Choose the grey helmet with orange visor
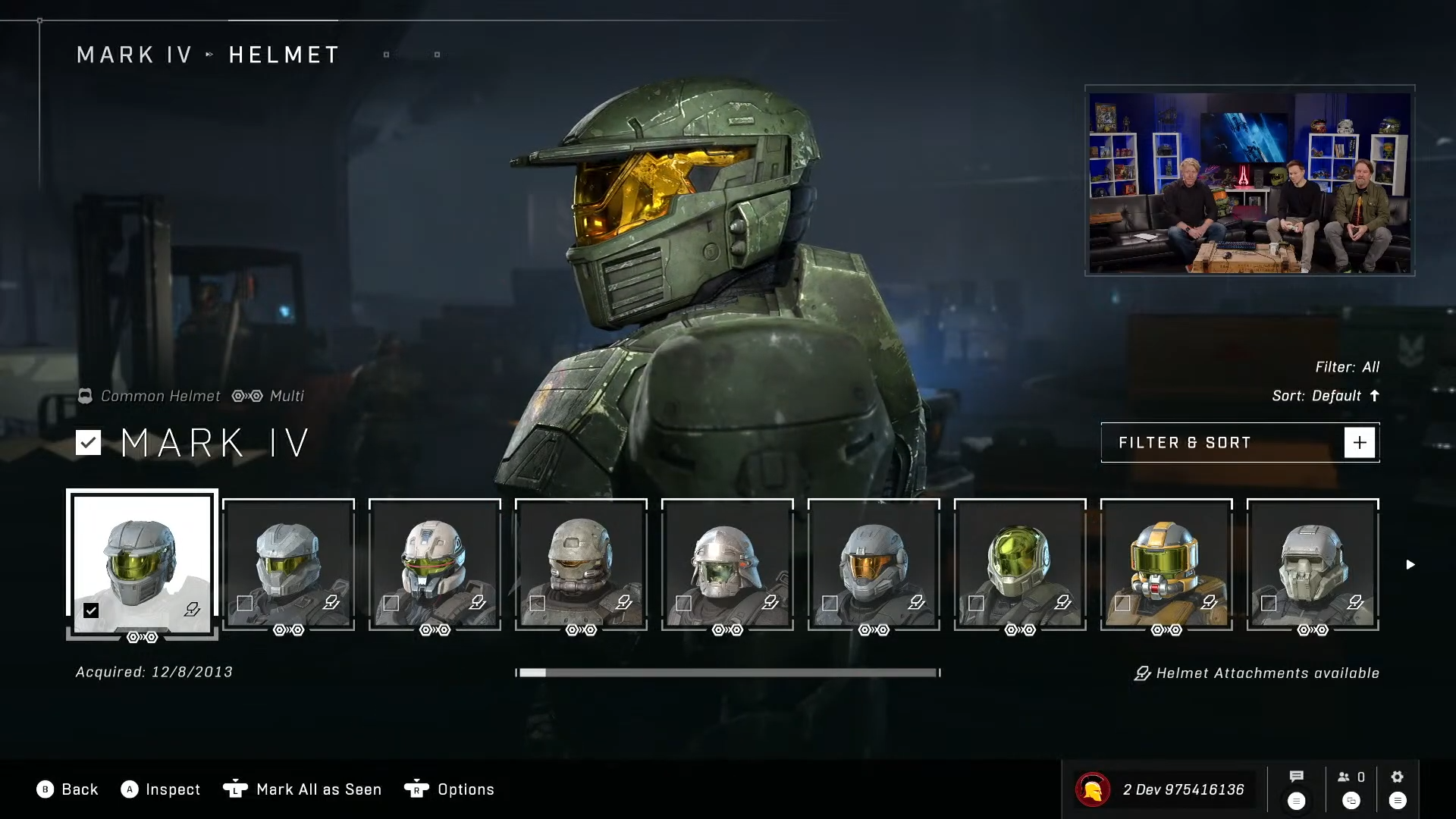Screen dimensions: 1456x819 [x=873, y=564]
